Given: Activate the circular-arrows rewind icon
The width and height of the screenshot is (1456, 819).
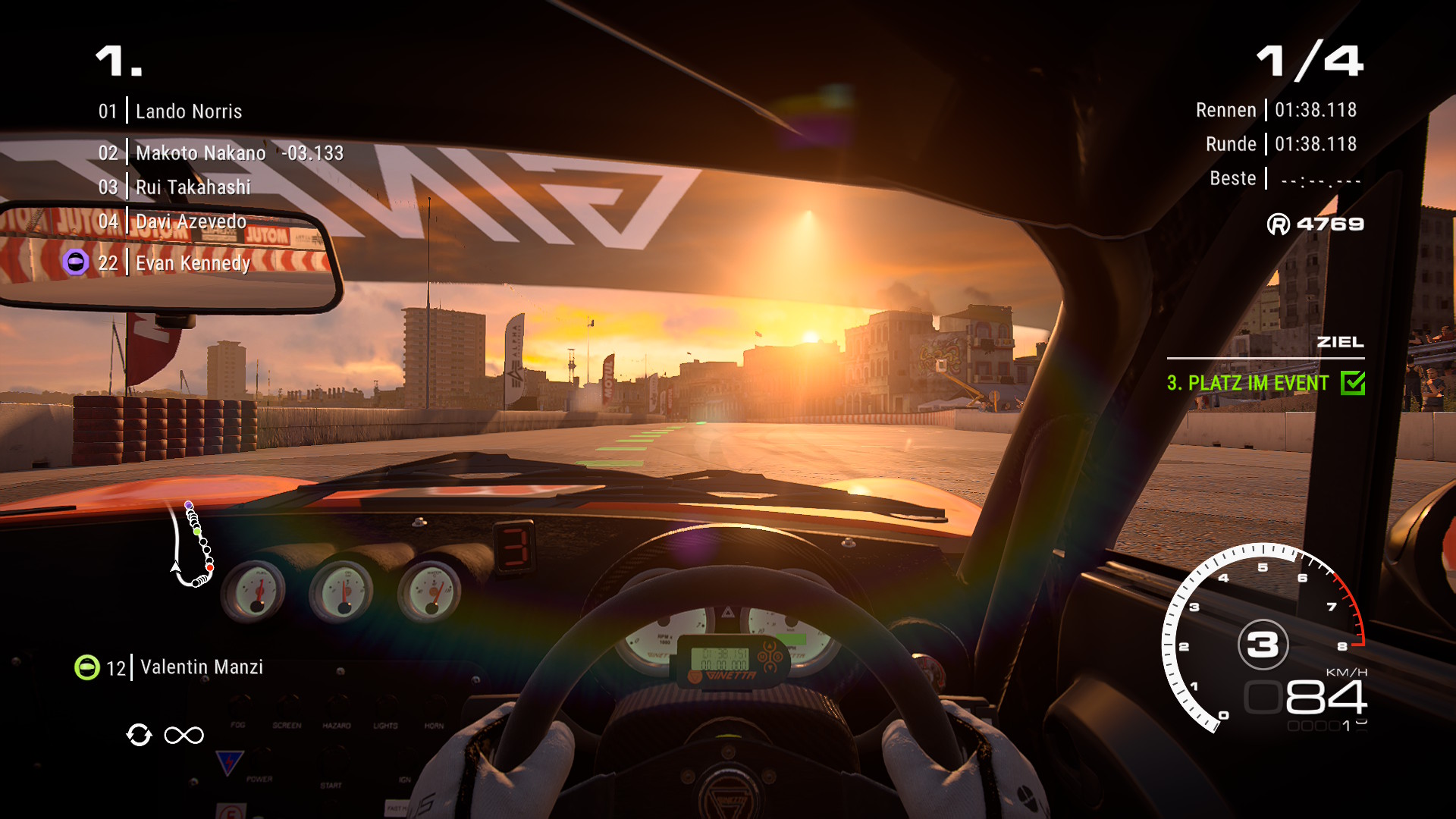Looking at the screenshot, I should pos(139,735).
